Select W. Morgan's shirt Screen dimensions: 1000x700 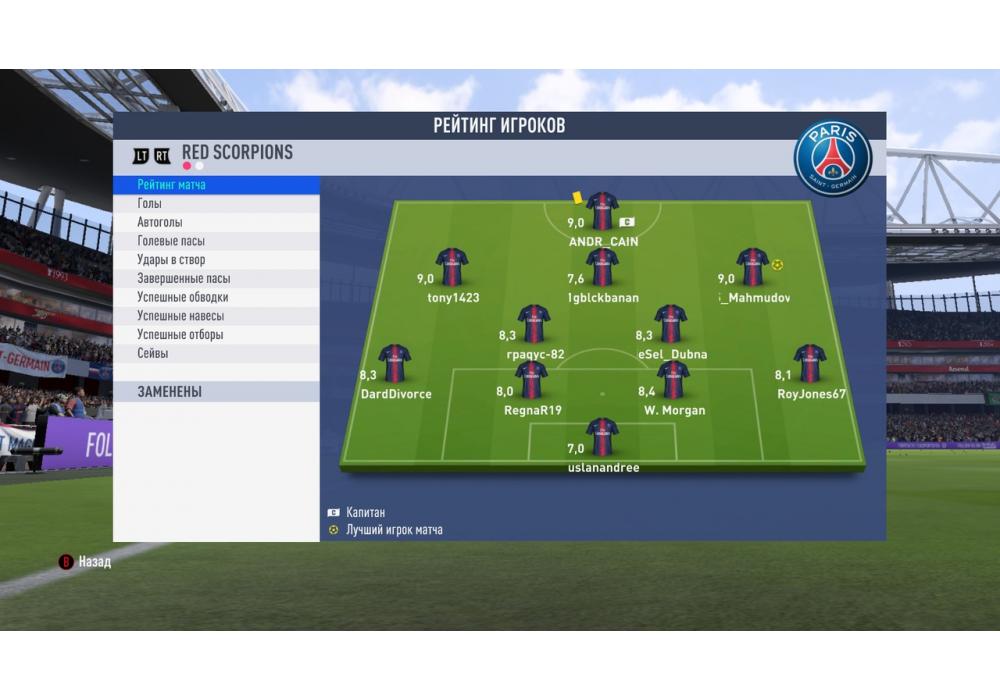(x=673, y=380)
